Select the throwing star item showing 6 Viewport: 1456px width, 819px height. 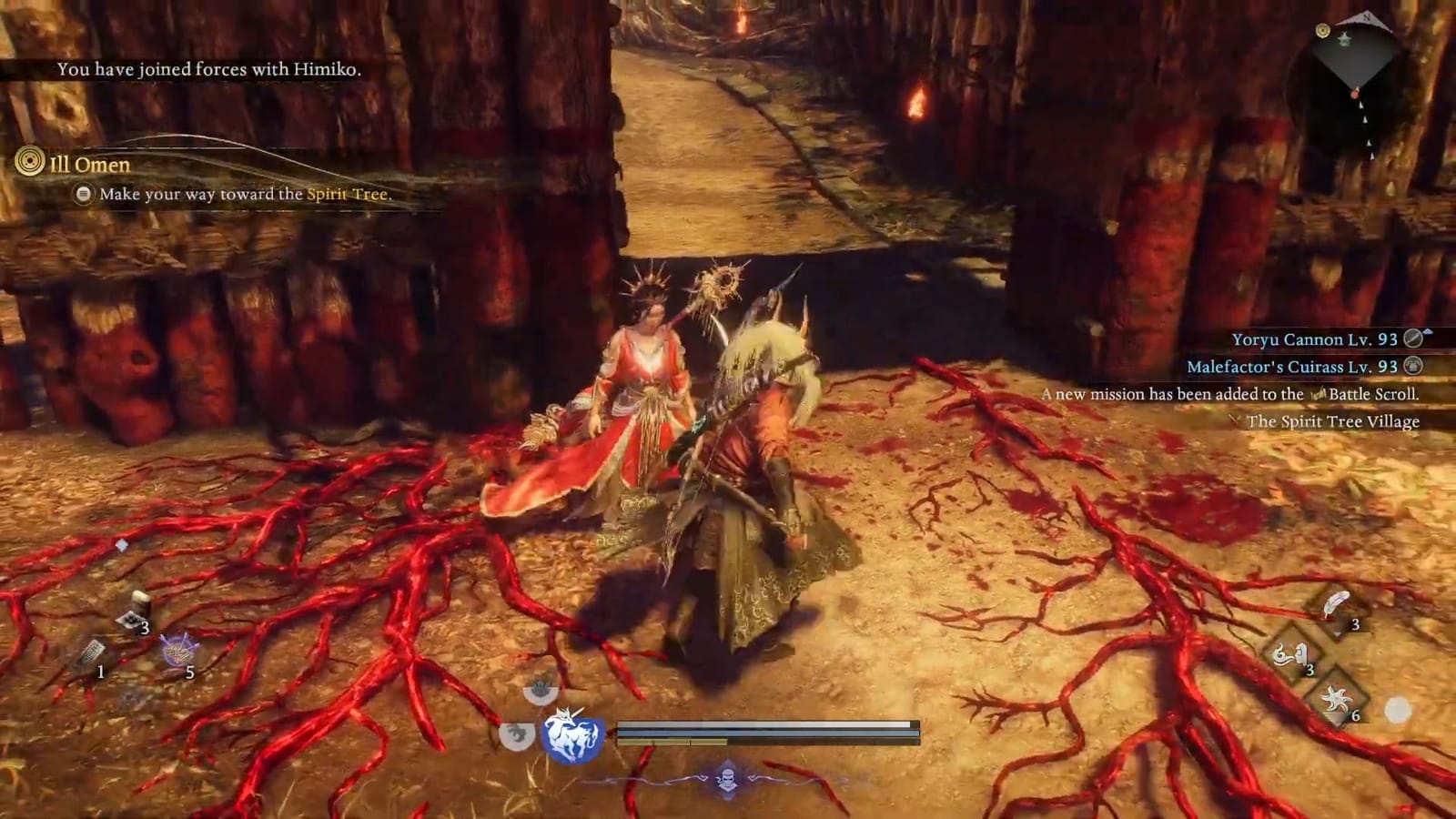pos(1337,701)
